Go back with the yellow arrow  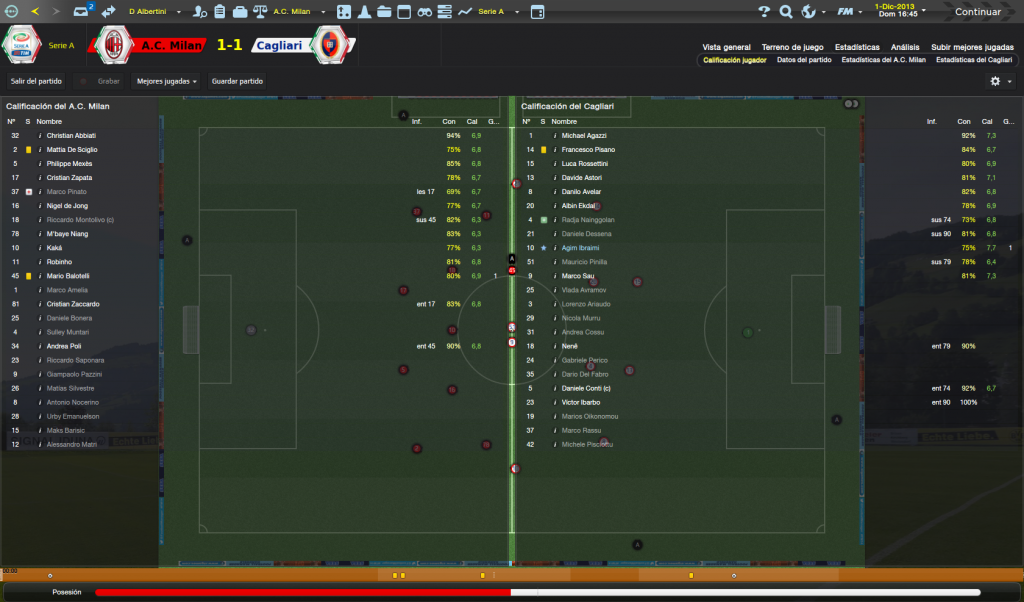(35, 12)
